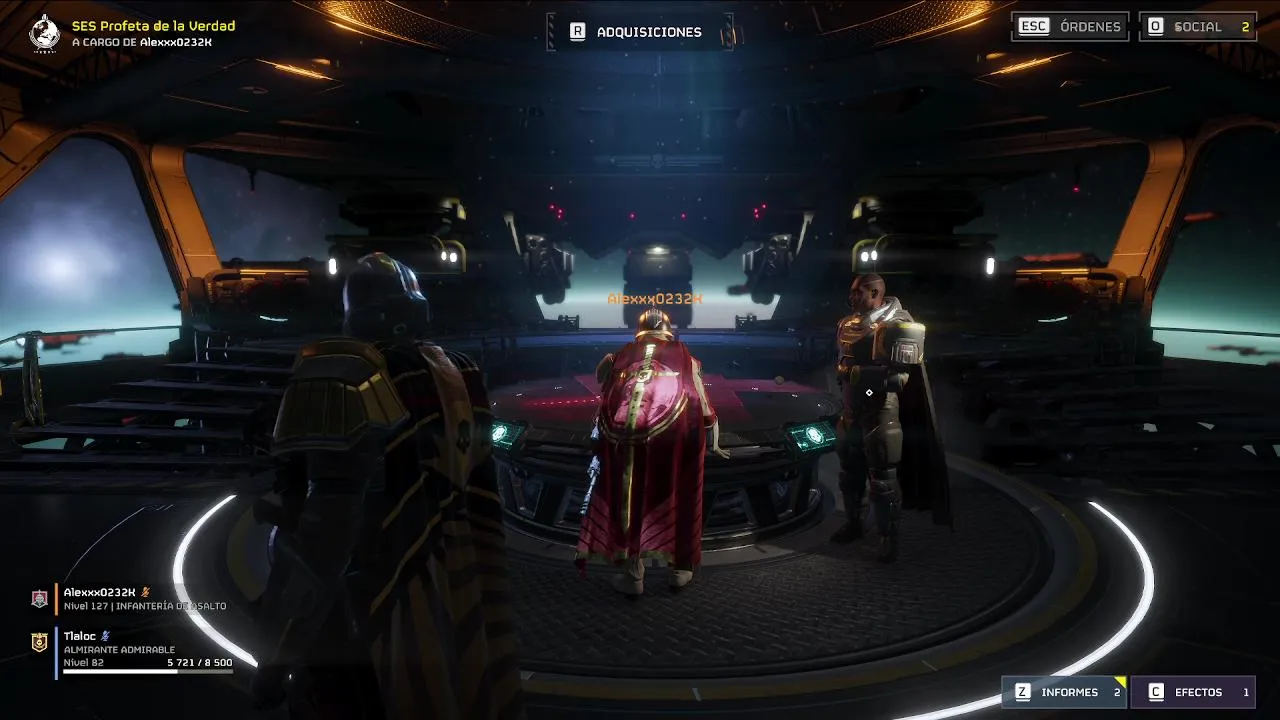This screenshot has width=1280, height=720.
Task: Open the Órdenes menu
Action: coord(1070,27)
